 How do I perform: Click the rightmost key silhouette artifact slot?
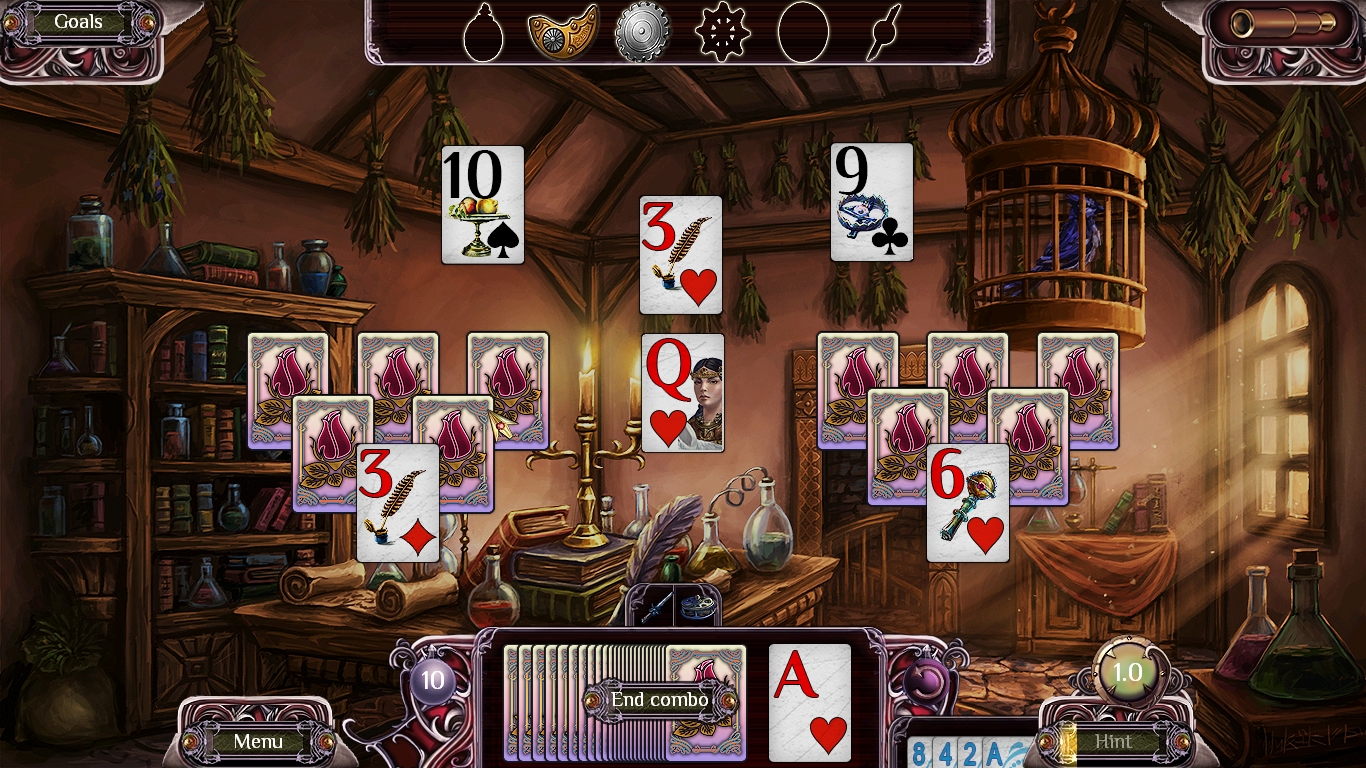(x=881, y=30)
